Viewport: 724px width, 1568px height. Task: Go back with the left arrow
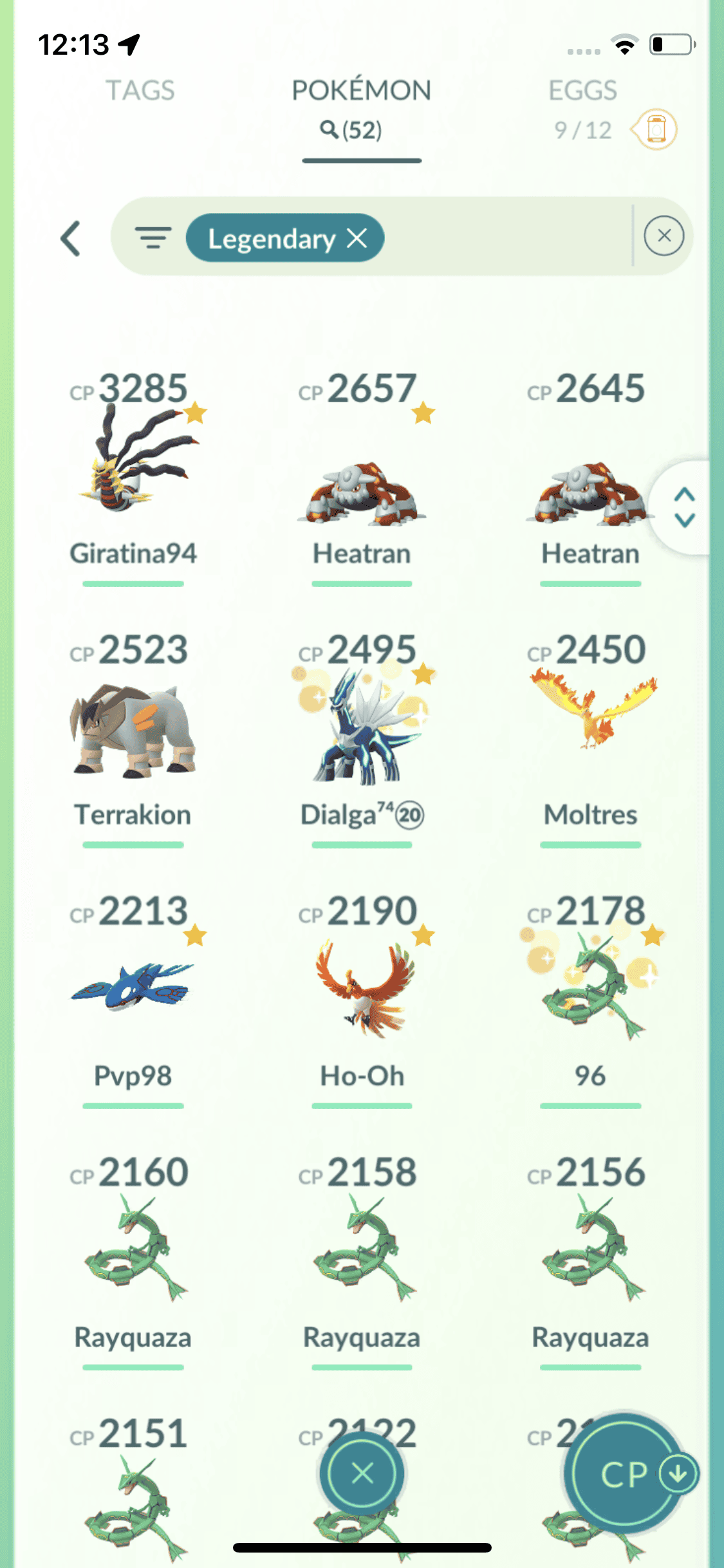[71, 239]
